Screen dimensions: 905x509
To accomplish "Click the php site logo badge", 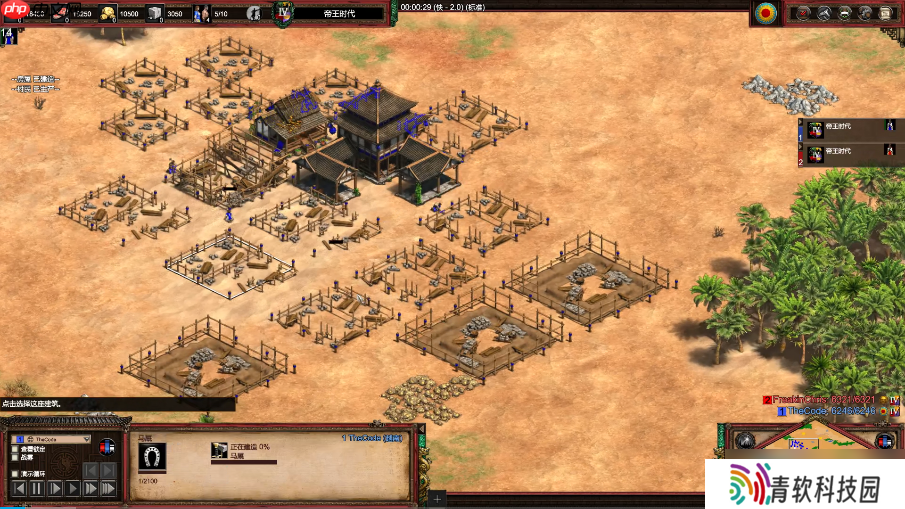I will (x=13, y=11).
